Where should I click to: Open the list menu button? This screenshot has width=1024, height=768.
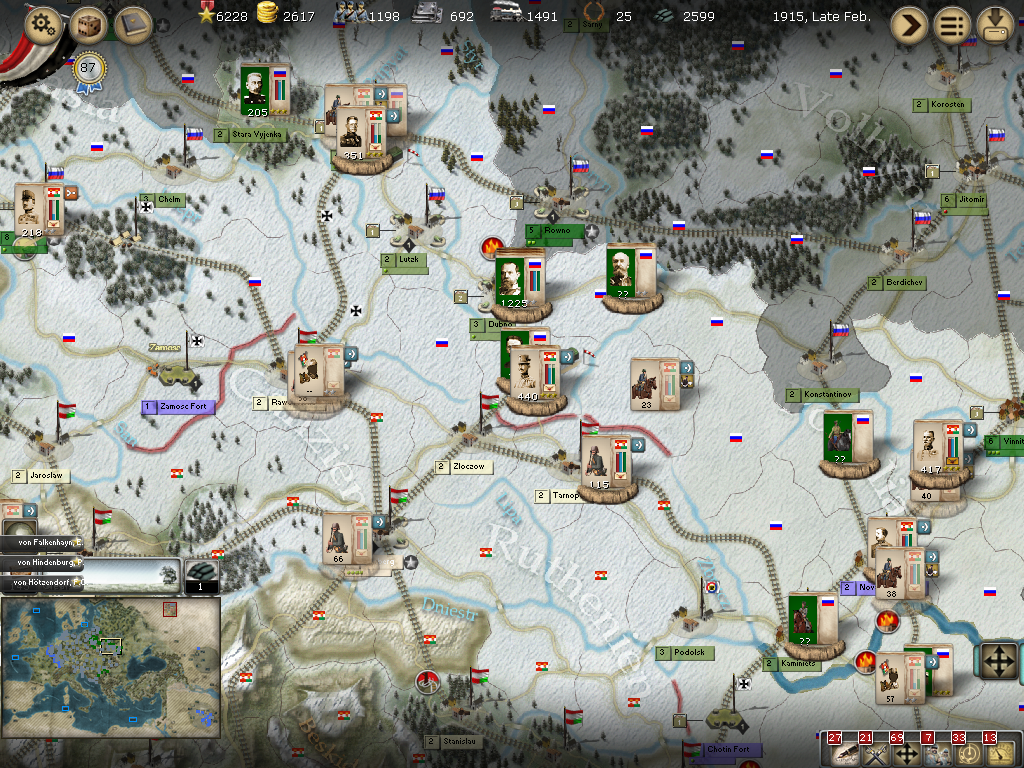(952, 25)
